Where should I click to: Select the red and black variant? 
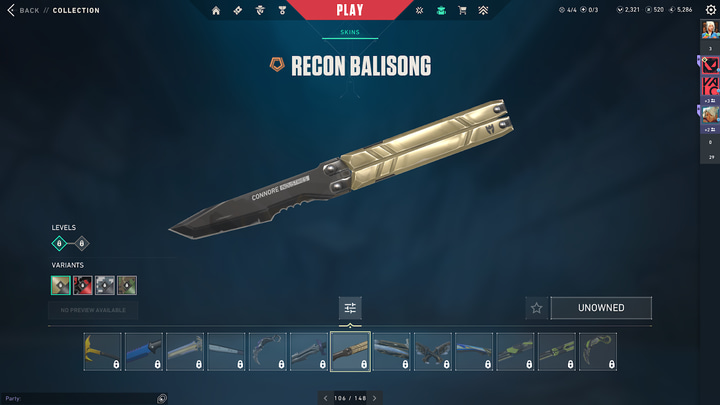tap(83, 285)
